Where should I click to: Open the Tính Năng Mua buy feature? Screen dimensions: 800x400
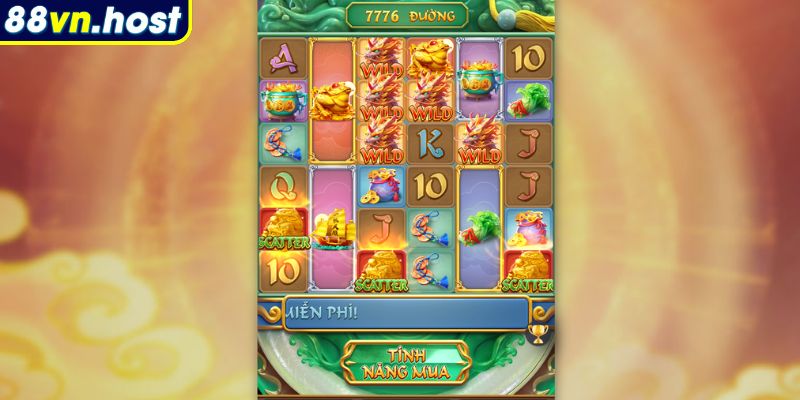click(x=405, y=362)
